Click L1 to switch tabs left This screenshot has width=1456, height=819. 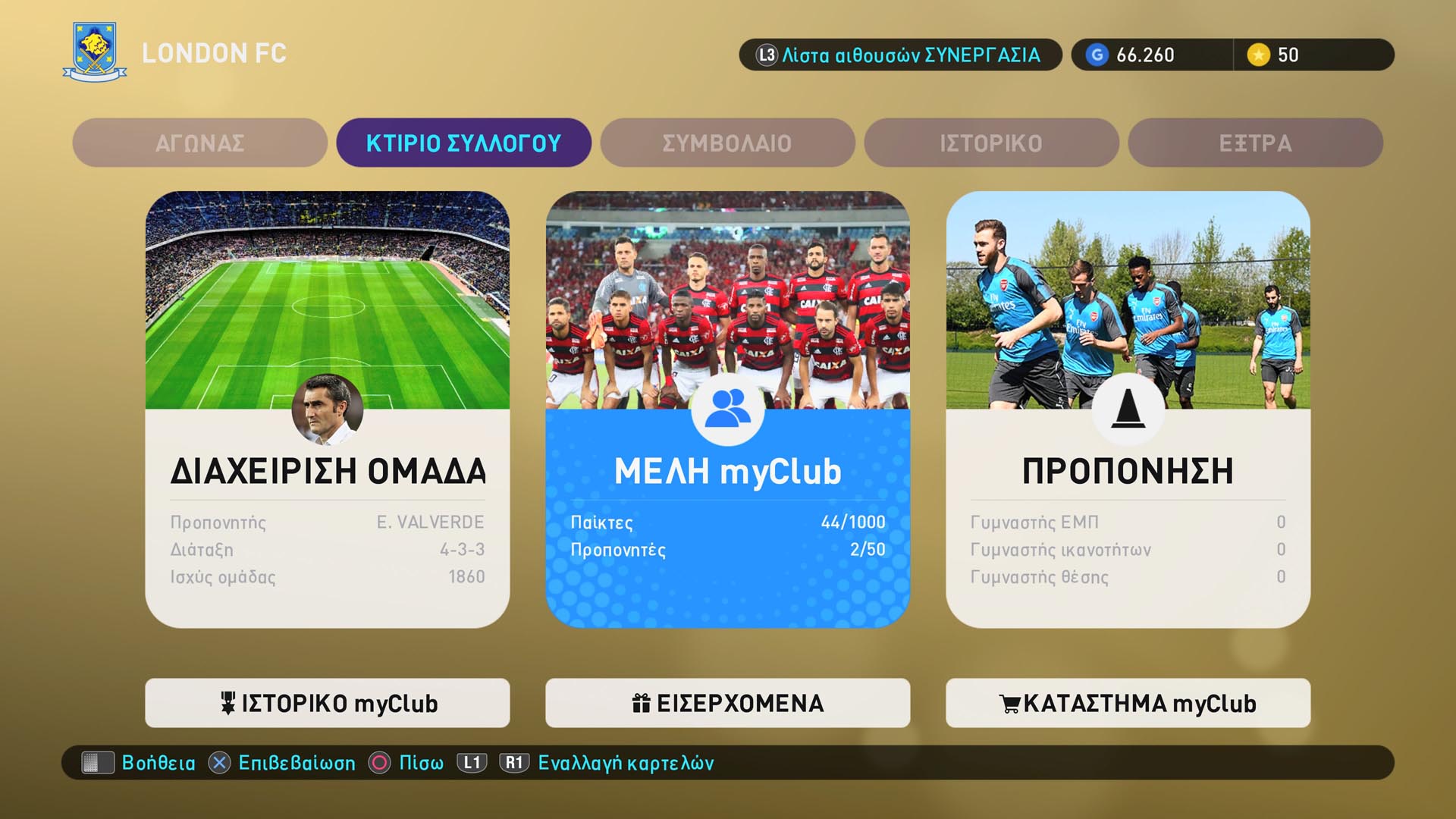(472, 764)
